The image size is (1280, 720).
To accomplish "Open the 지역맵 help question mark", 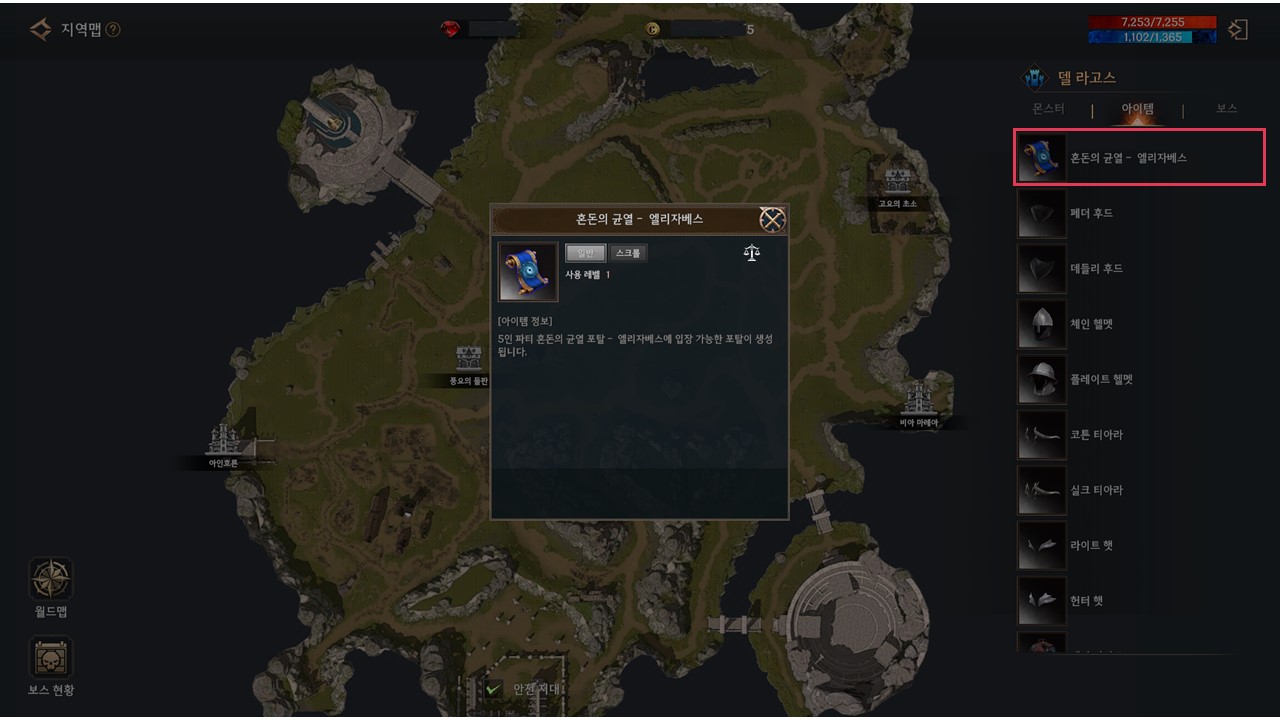I will coord(113,30).
